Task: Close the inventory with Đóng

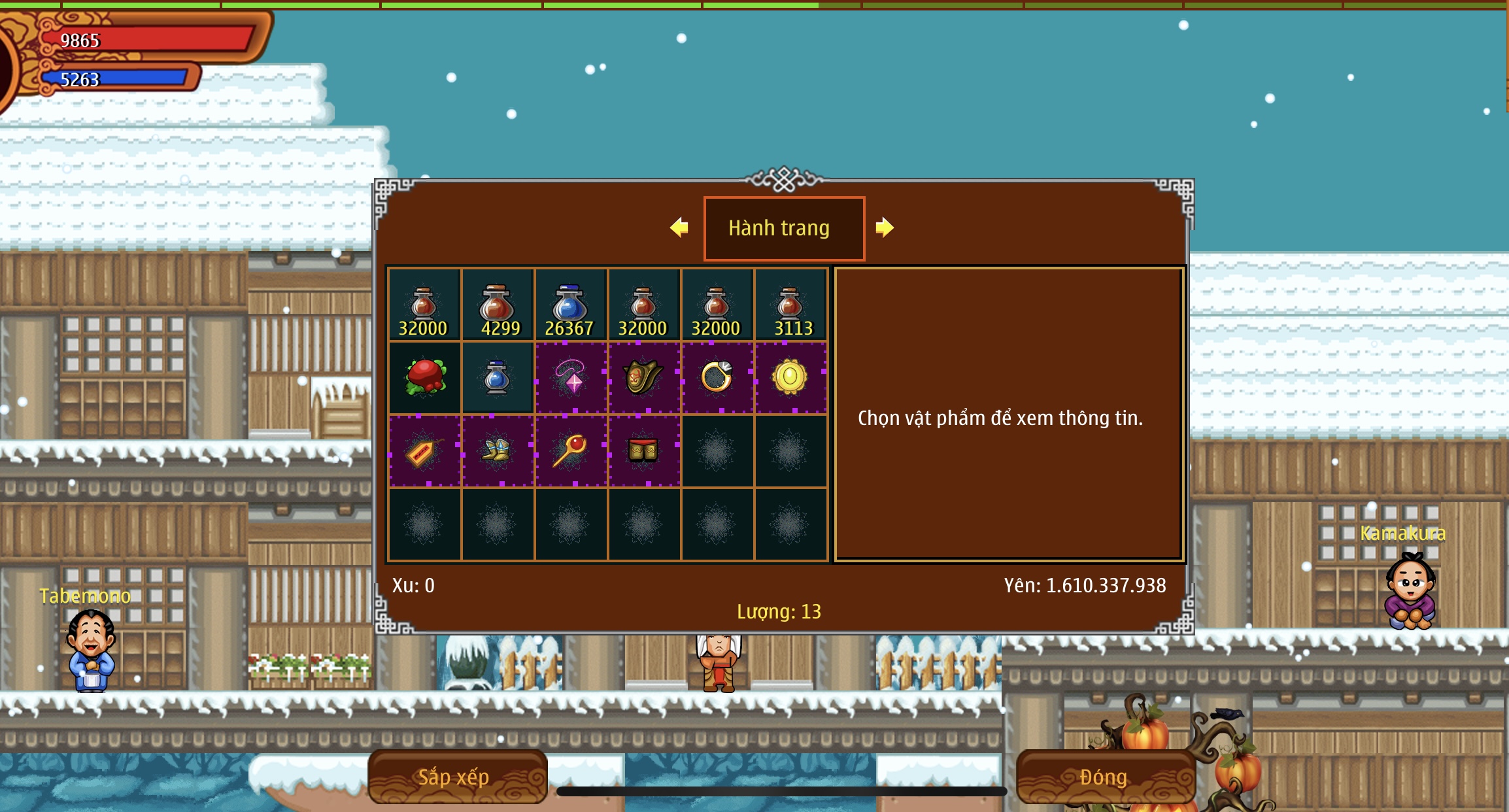Action: click(x=1105, y=776)
